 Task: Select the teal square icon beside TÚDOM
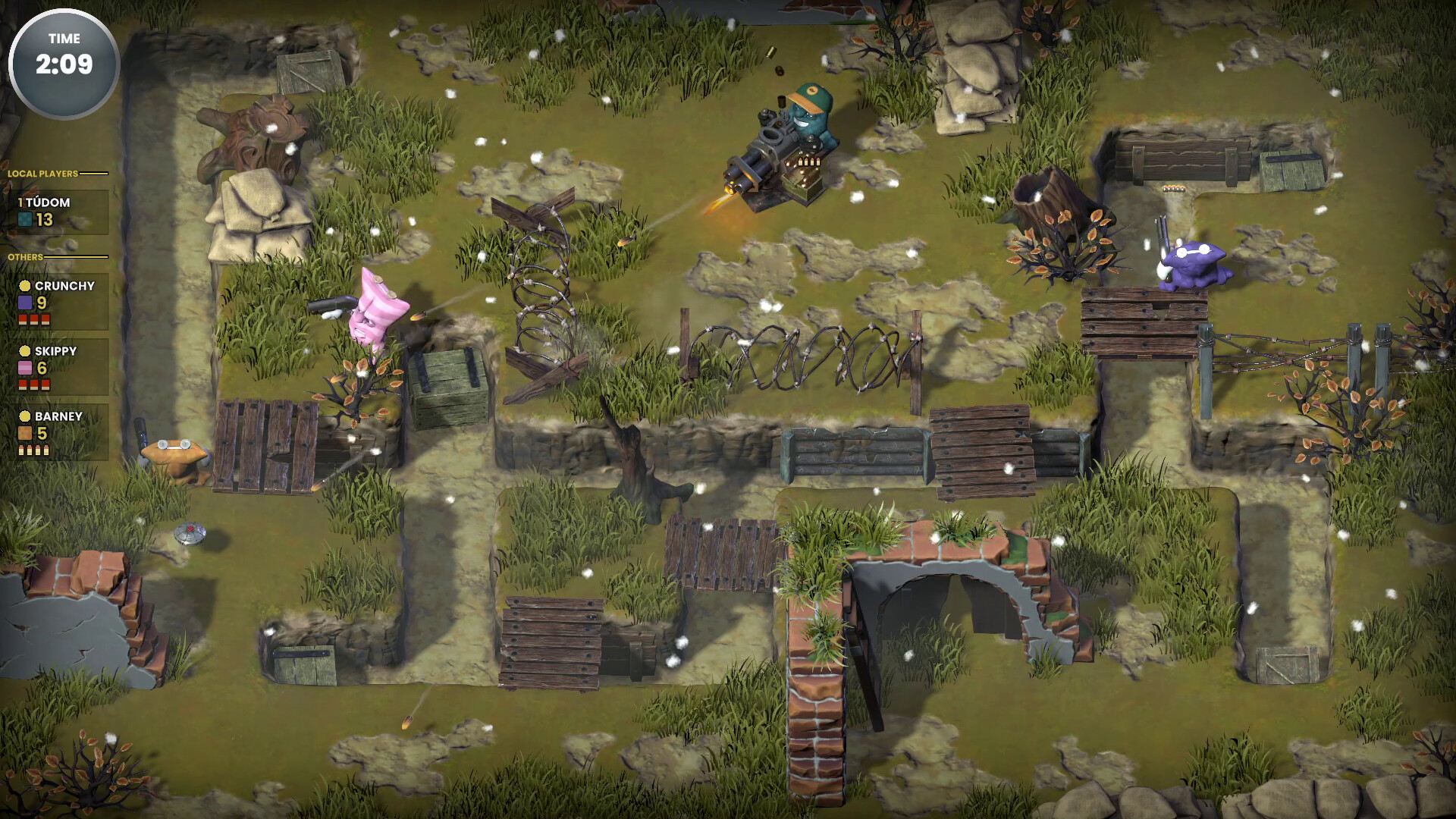(x=24, y=220)
